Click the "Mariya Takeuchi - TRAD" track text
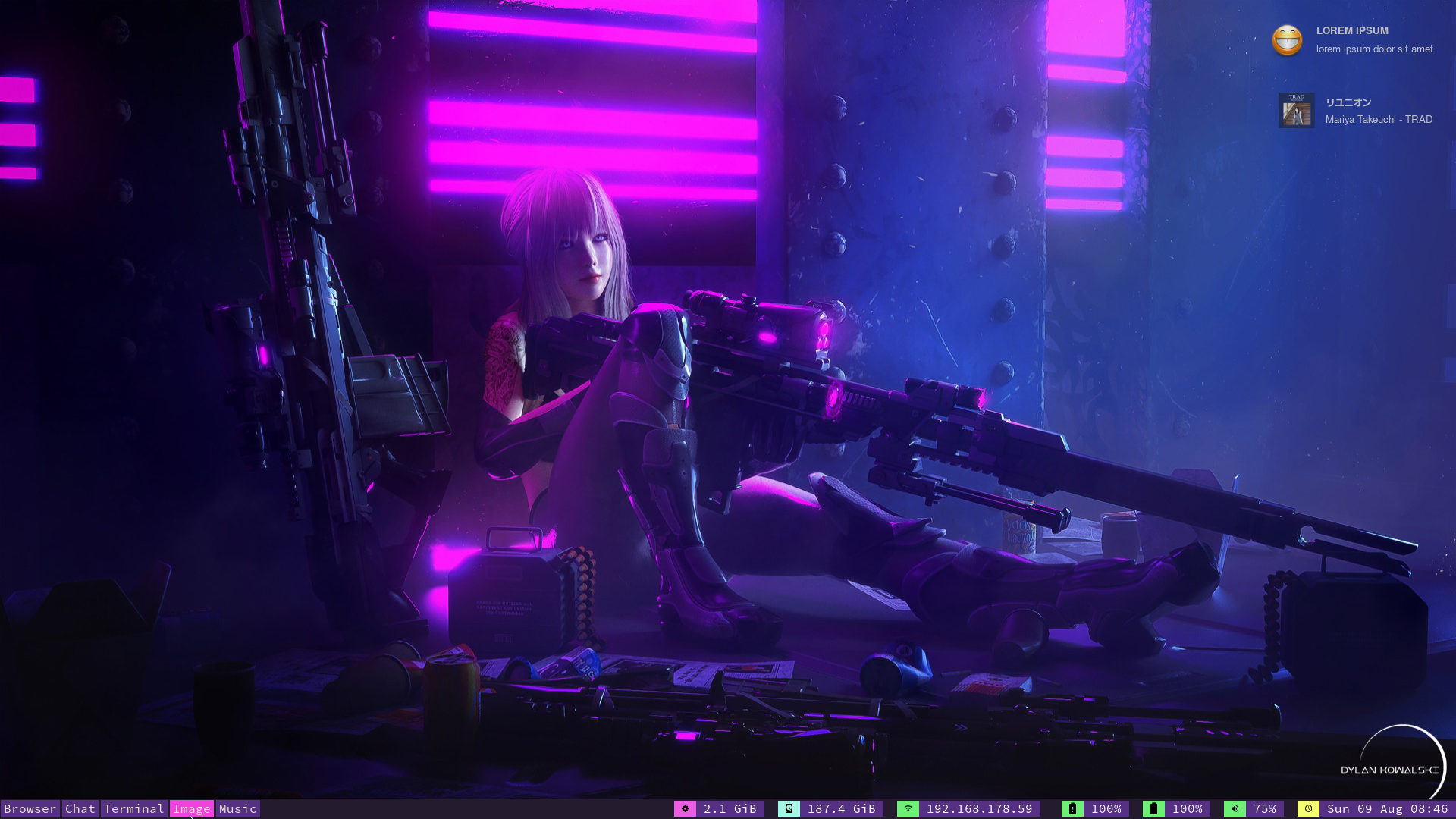 tap(1379, 119)
